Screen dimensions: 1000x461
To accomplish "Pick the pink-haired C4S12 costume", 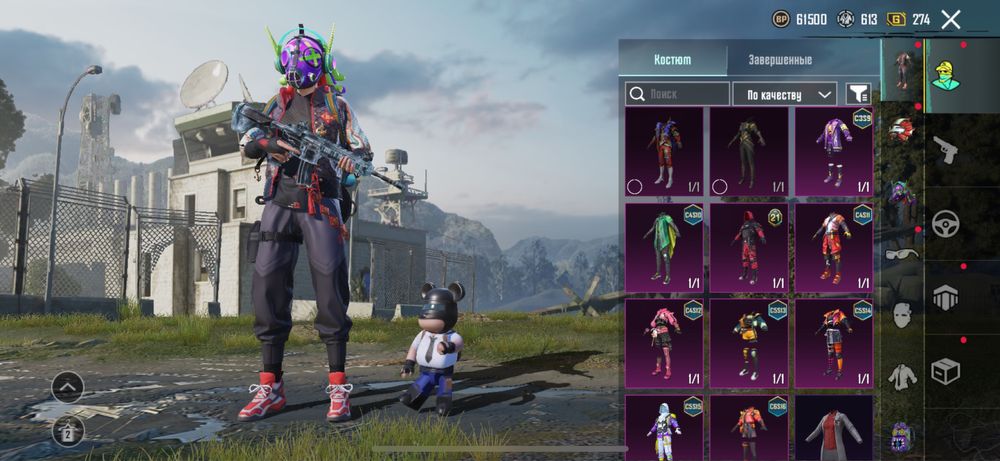I will (x=664, y=343).
